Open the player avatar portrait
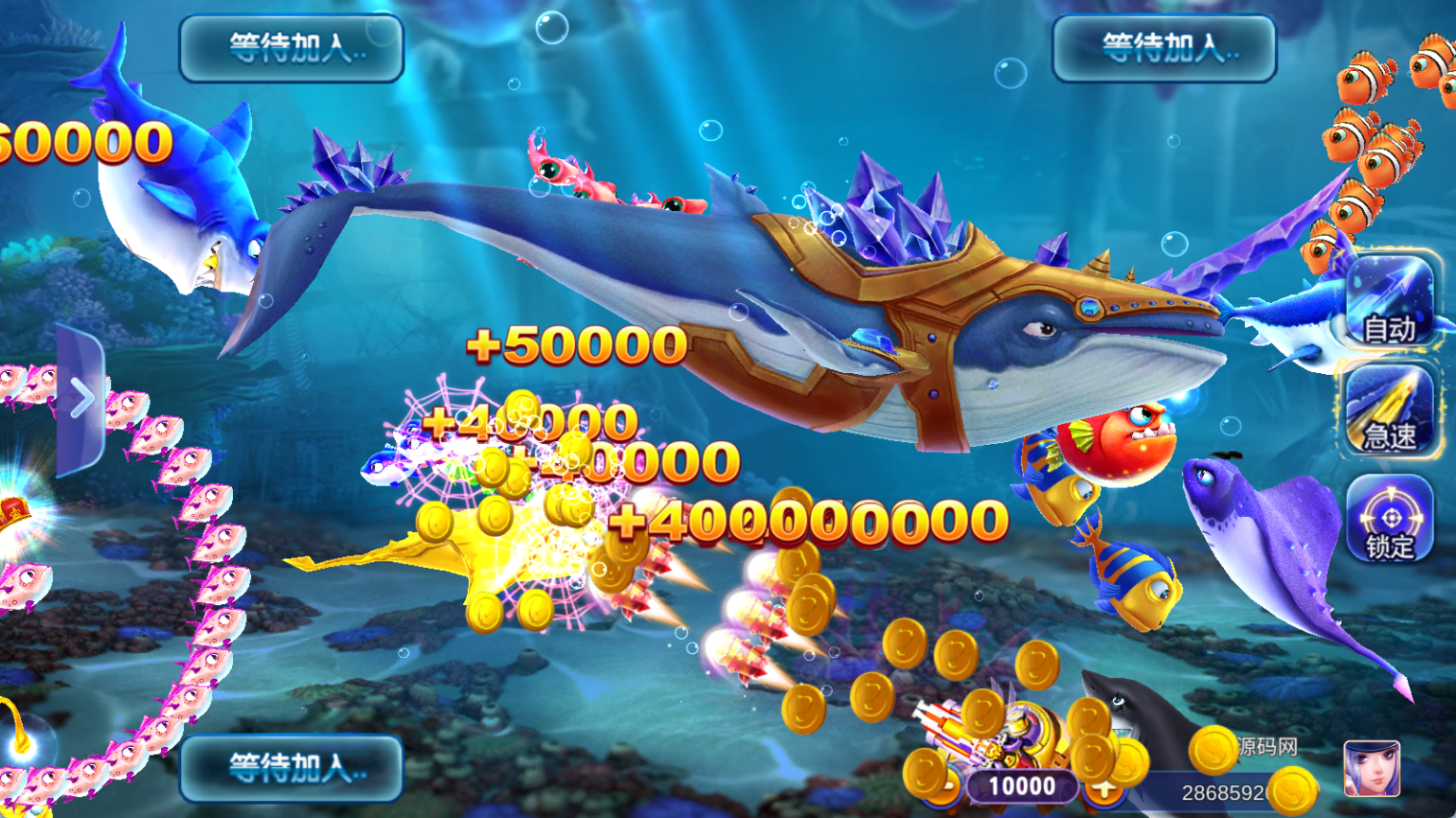Viewport: 1456px width, 818px height. [x=1372, y=768]
